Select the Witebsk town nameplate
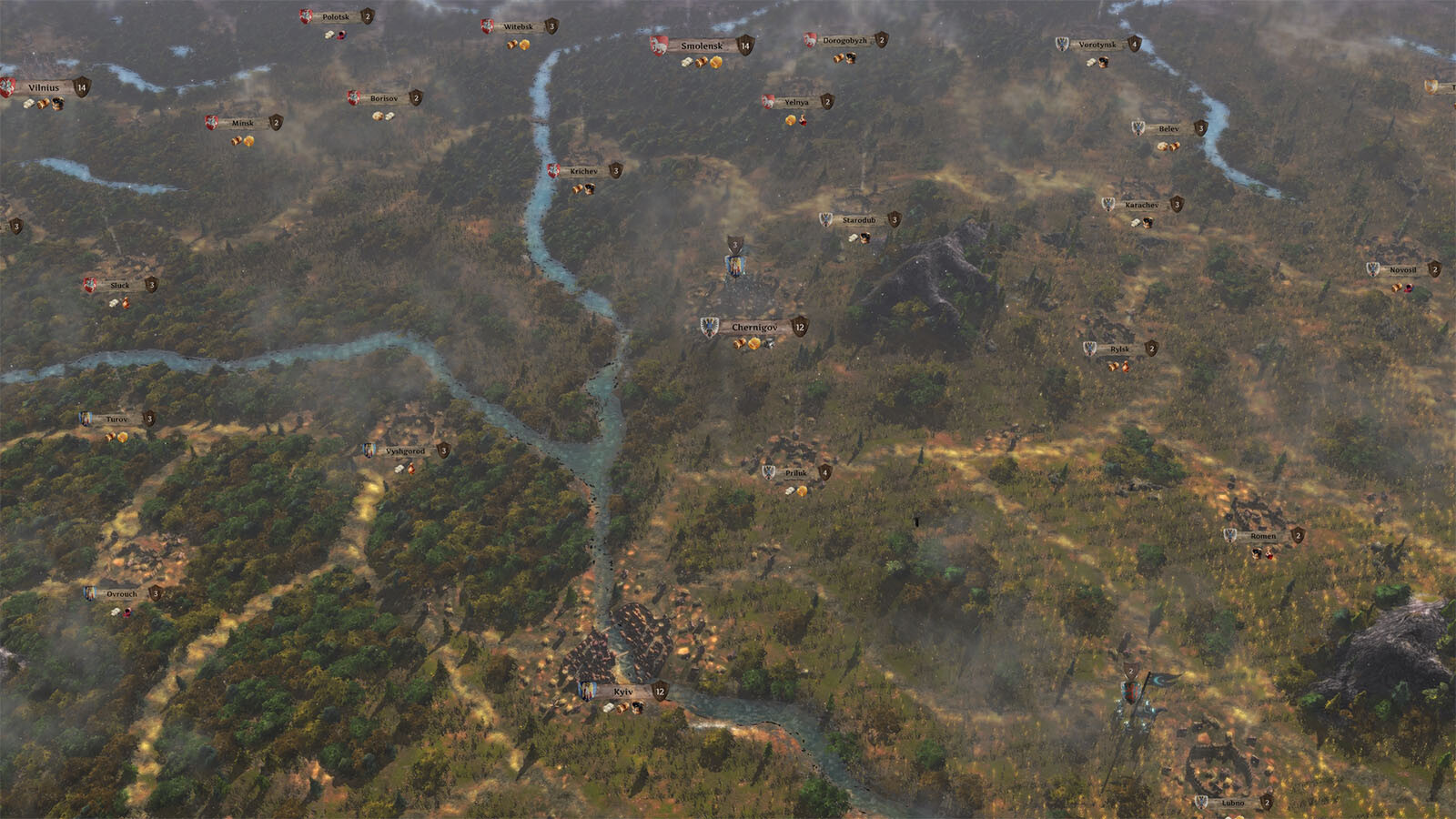The image size is (1456, 819). [519, 27]
